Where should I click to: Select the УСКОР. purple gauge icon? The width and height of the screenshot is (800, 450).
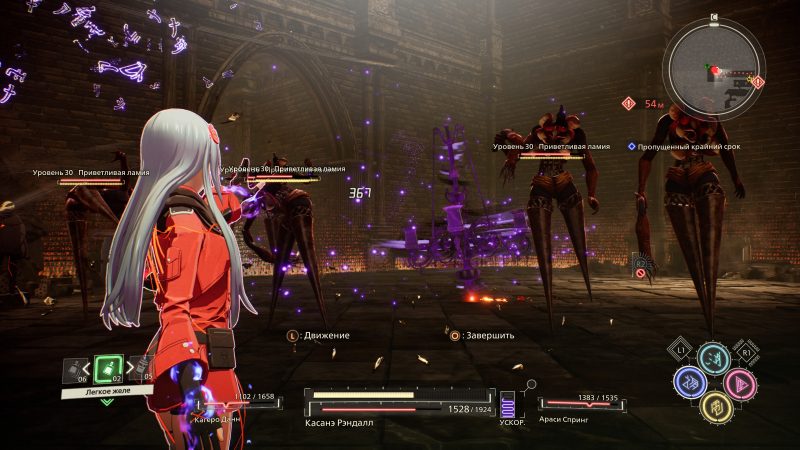506,407
